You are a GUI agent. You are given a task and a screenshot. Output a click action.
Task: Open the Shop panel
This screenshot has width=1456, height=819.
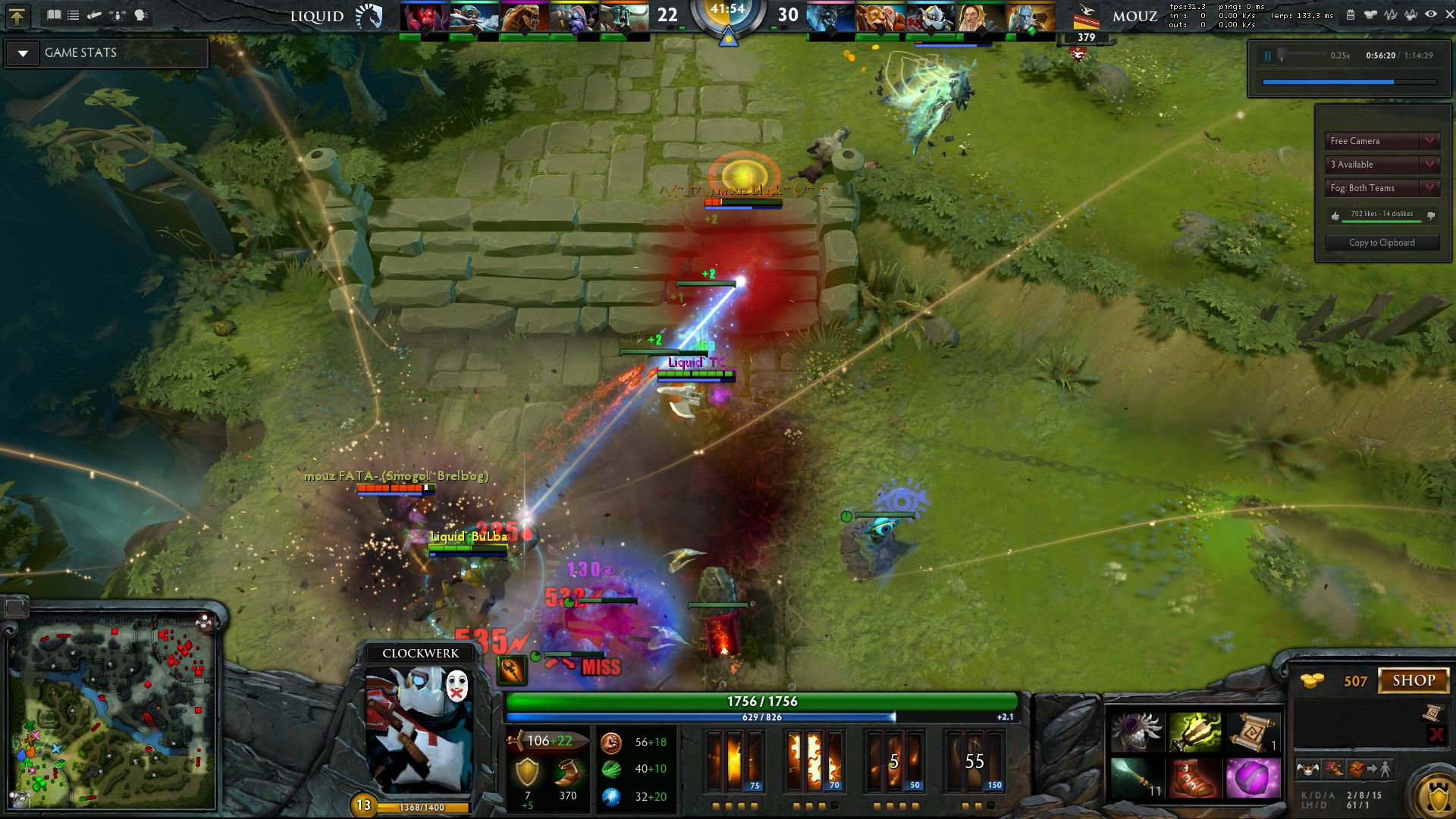1413,680
